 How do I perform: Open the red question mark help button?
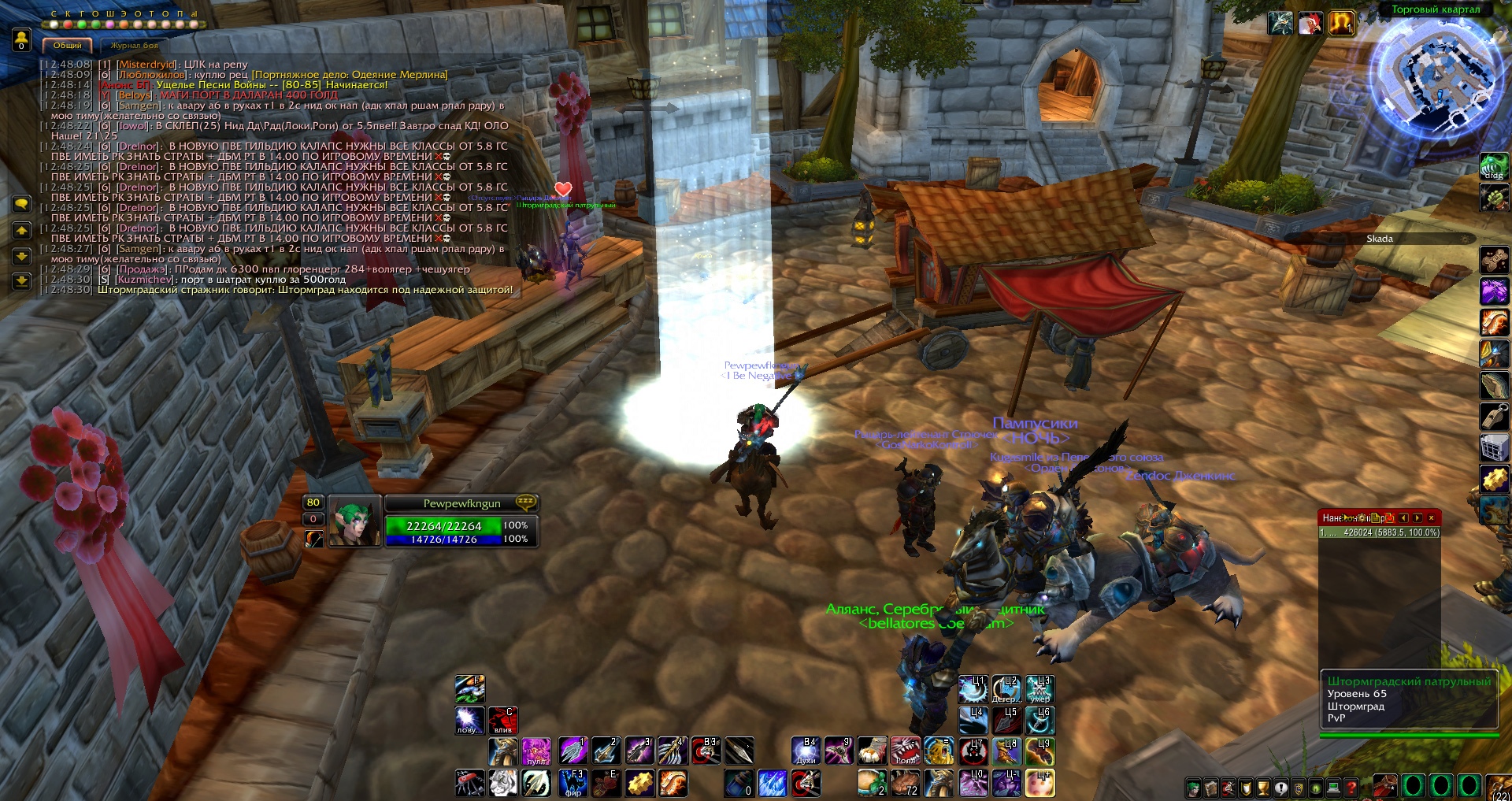[x=1351, y=787]
